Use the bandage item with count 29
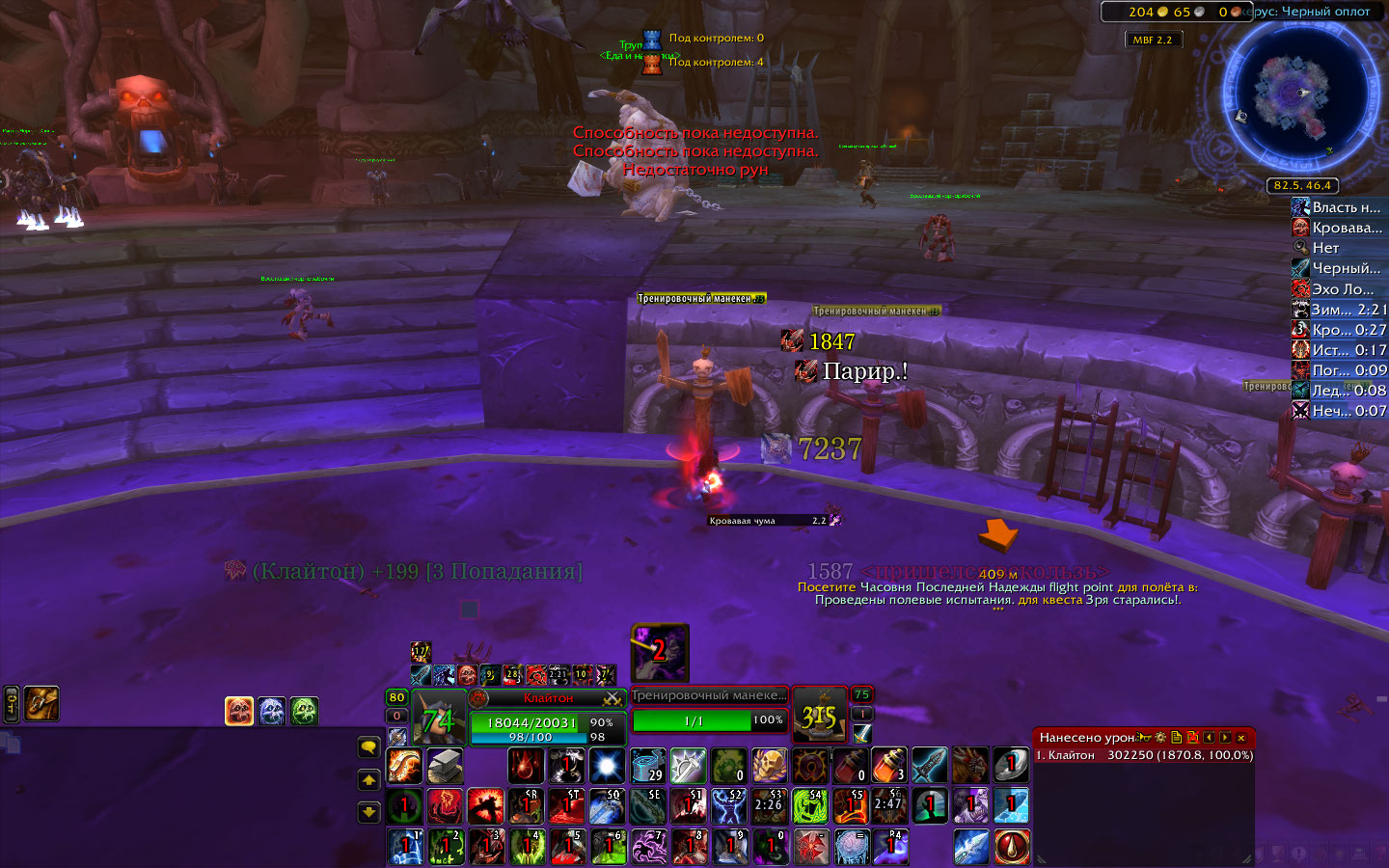Image resolution: width=1389 pixels, height=868 pixels. pyautogui.click(x=648, y=767)
